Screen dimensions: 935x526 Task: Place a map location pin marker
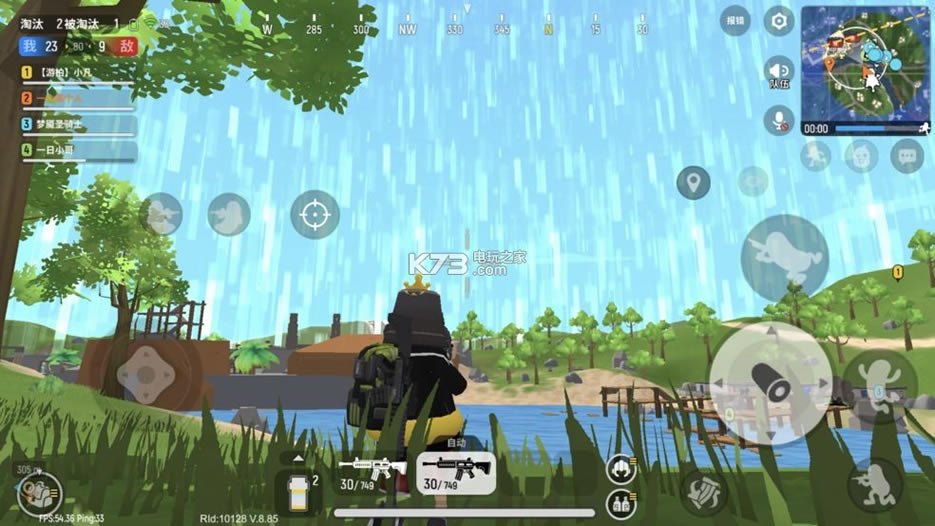(x=693, y=183)
